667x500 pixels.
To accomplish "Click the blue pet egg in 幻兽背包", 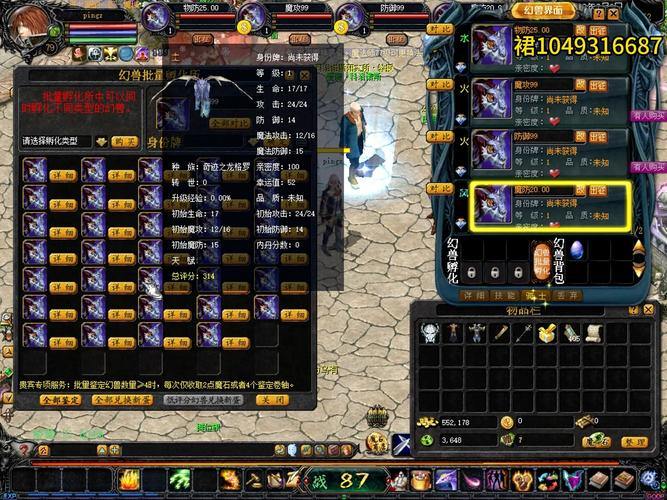I will [576, 251].
